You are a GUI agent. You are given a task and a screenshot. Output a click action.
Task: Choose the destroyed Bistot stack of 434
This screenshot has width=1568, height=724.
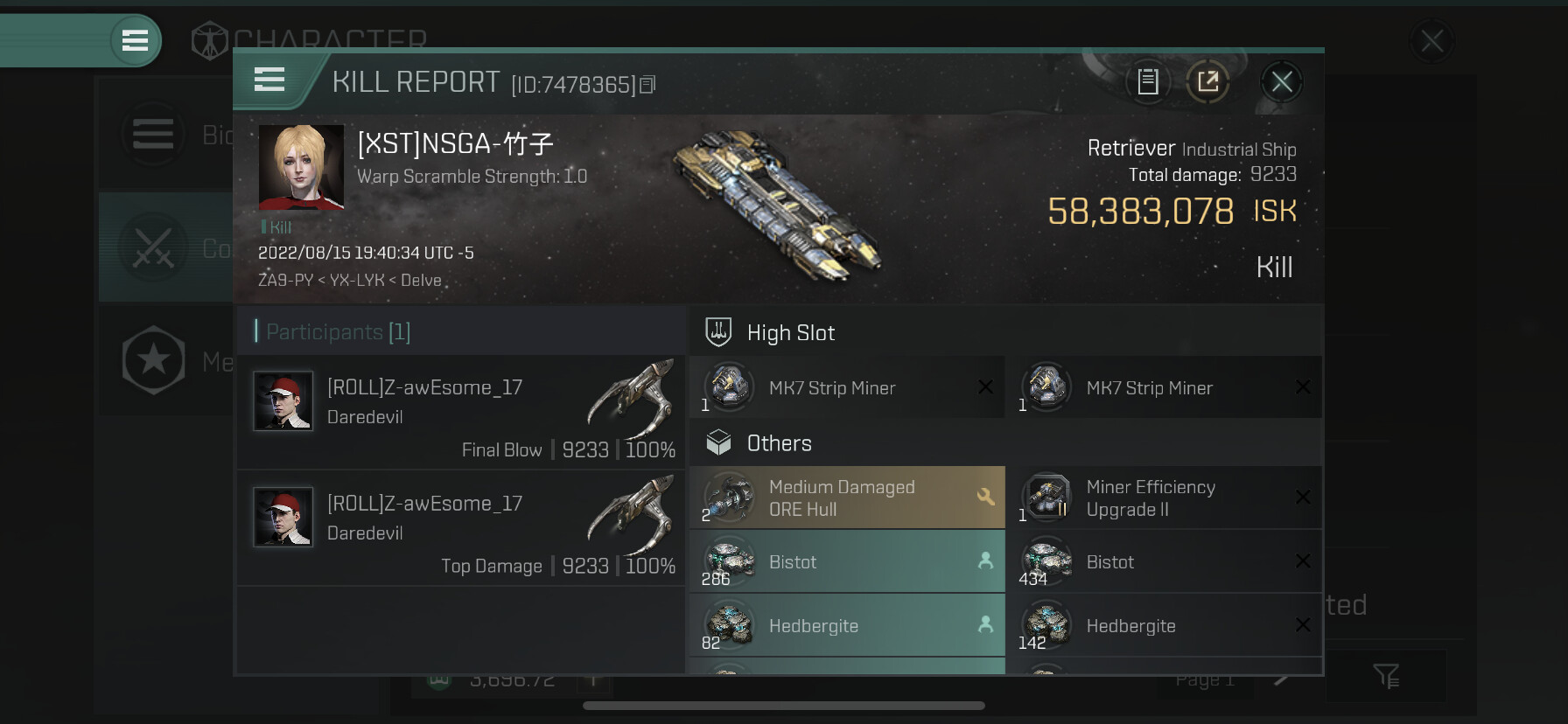(1163, 561)
